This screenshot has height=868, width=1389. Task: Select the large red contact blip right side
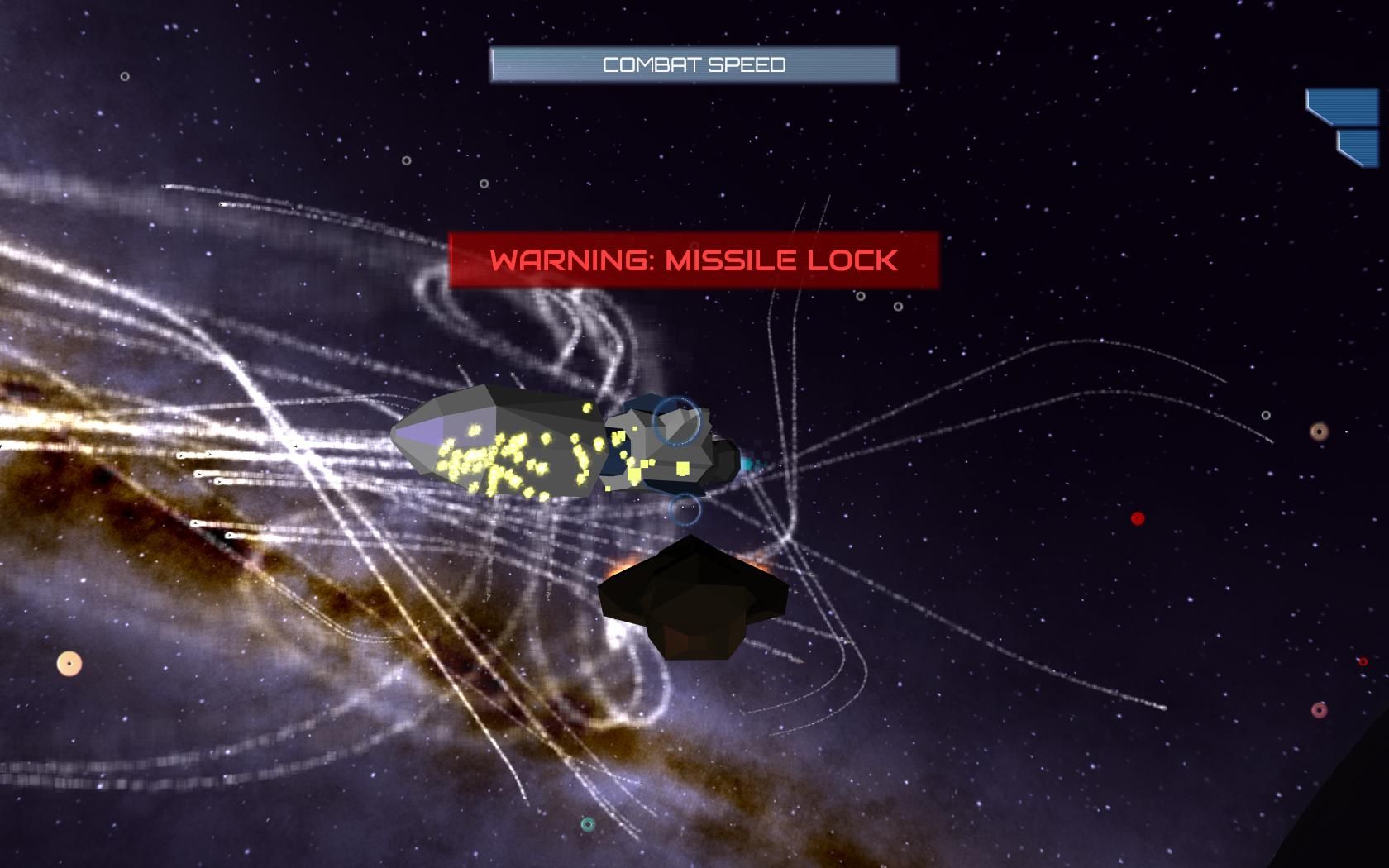click(x=1136, y=517)
